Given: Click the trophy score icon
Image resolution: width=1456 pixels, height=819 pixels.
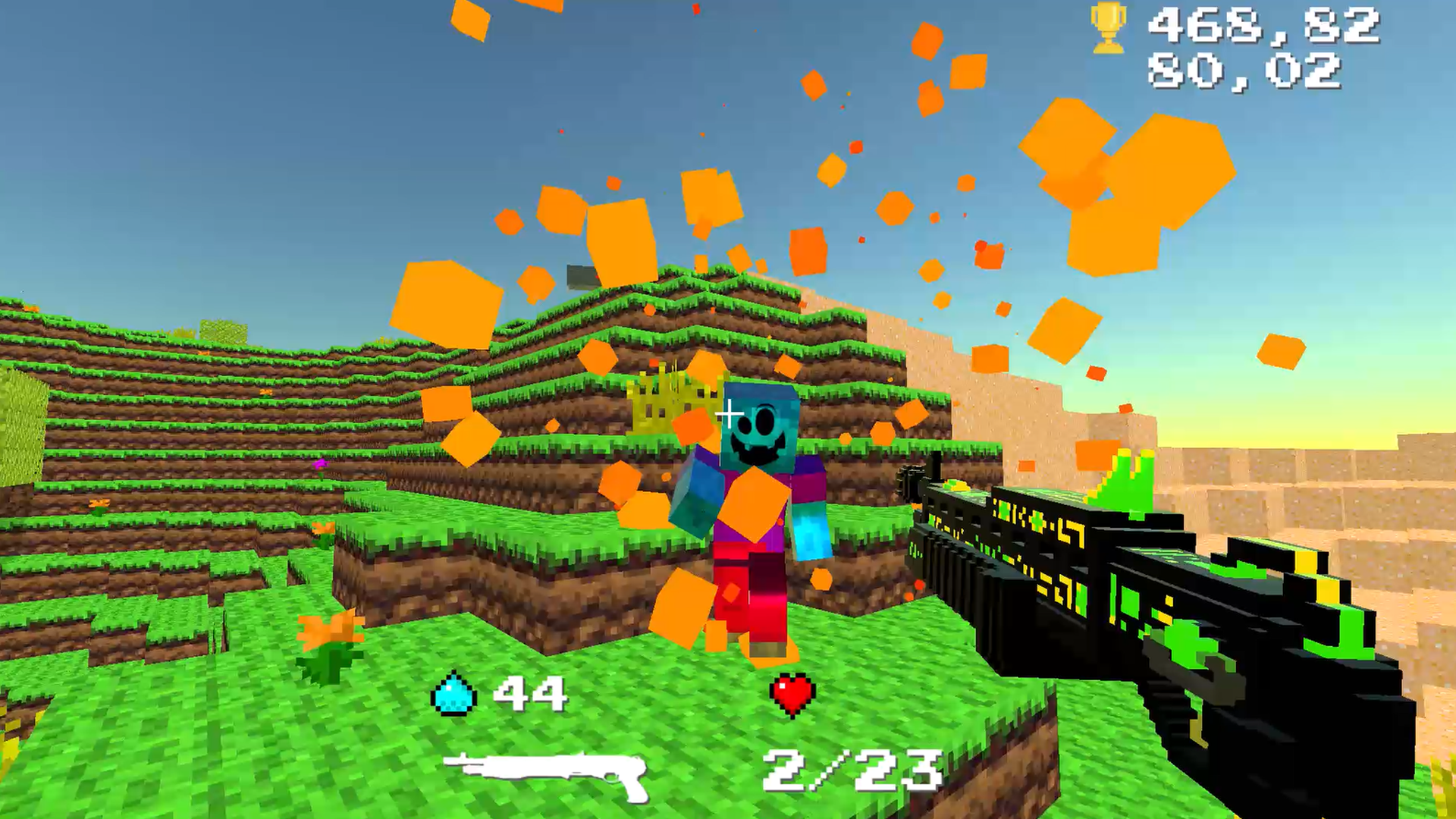Looking at the screenshot, I should (x=1106, y=29).
